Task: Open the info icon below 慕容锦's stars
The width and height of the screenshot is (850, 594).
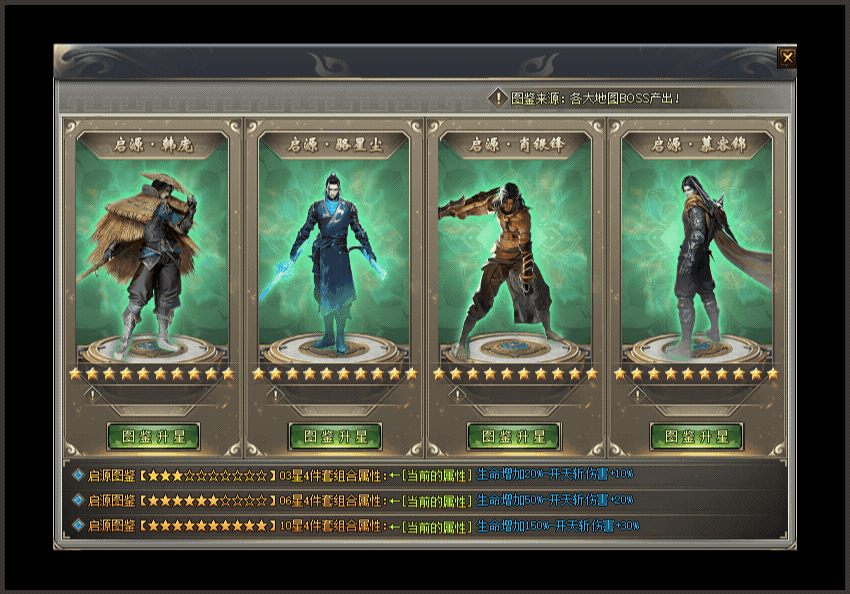Action: [x=636, y=395]
